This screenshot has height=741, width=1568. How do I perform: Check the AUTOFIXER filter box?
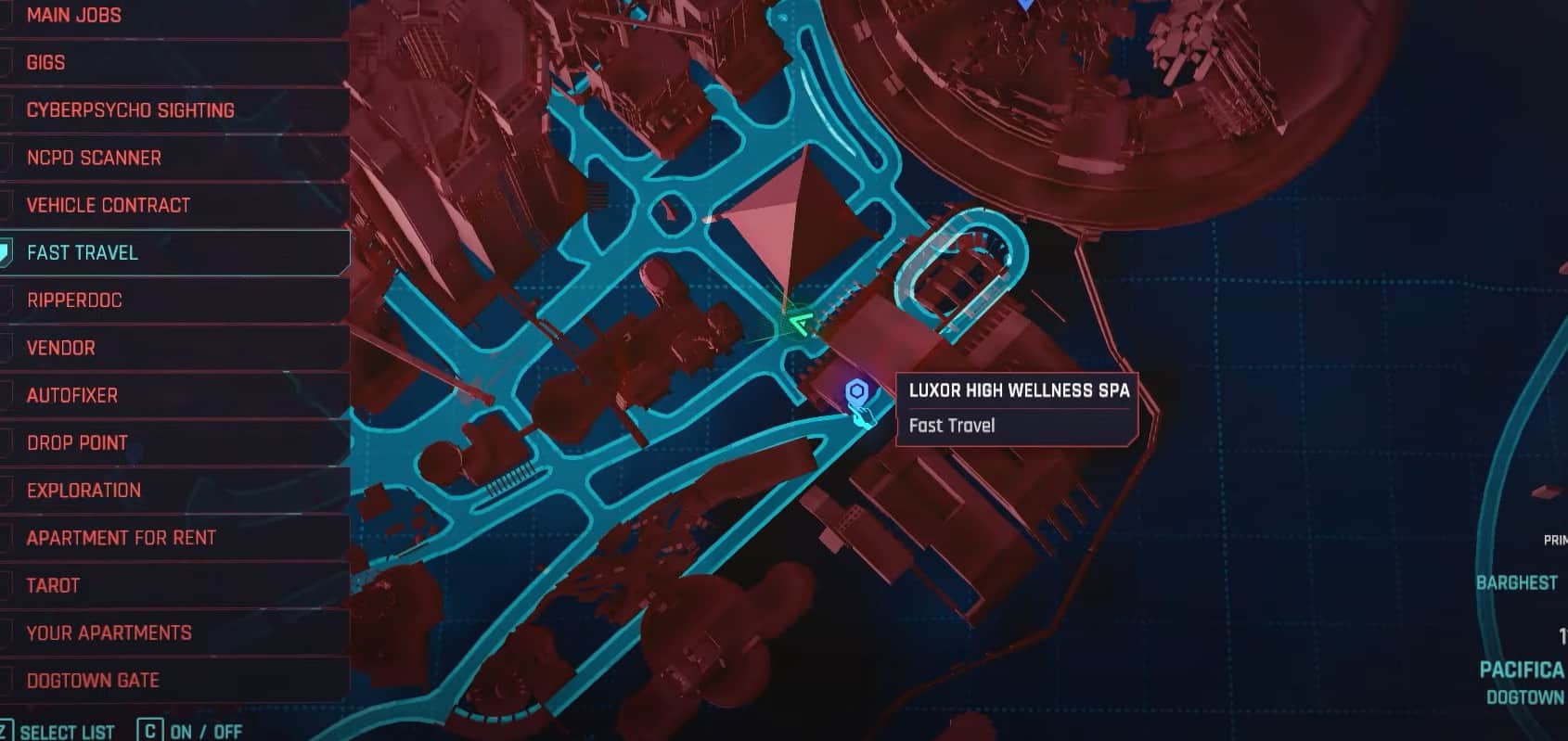coord(7,394)
